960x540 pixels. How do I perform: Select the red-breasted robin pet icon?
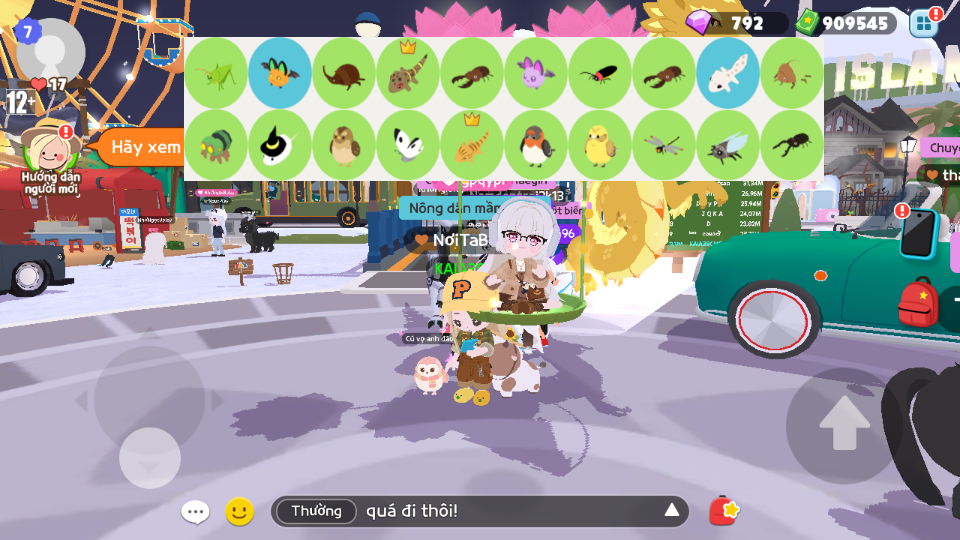point(536,145)
